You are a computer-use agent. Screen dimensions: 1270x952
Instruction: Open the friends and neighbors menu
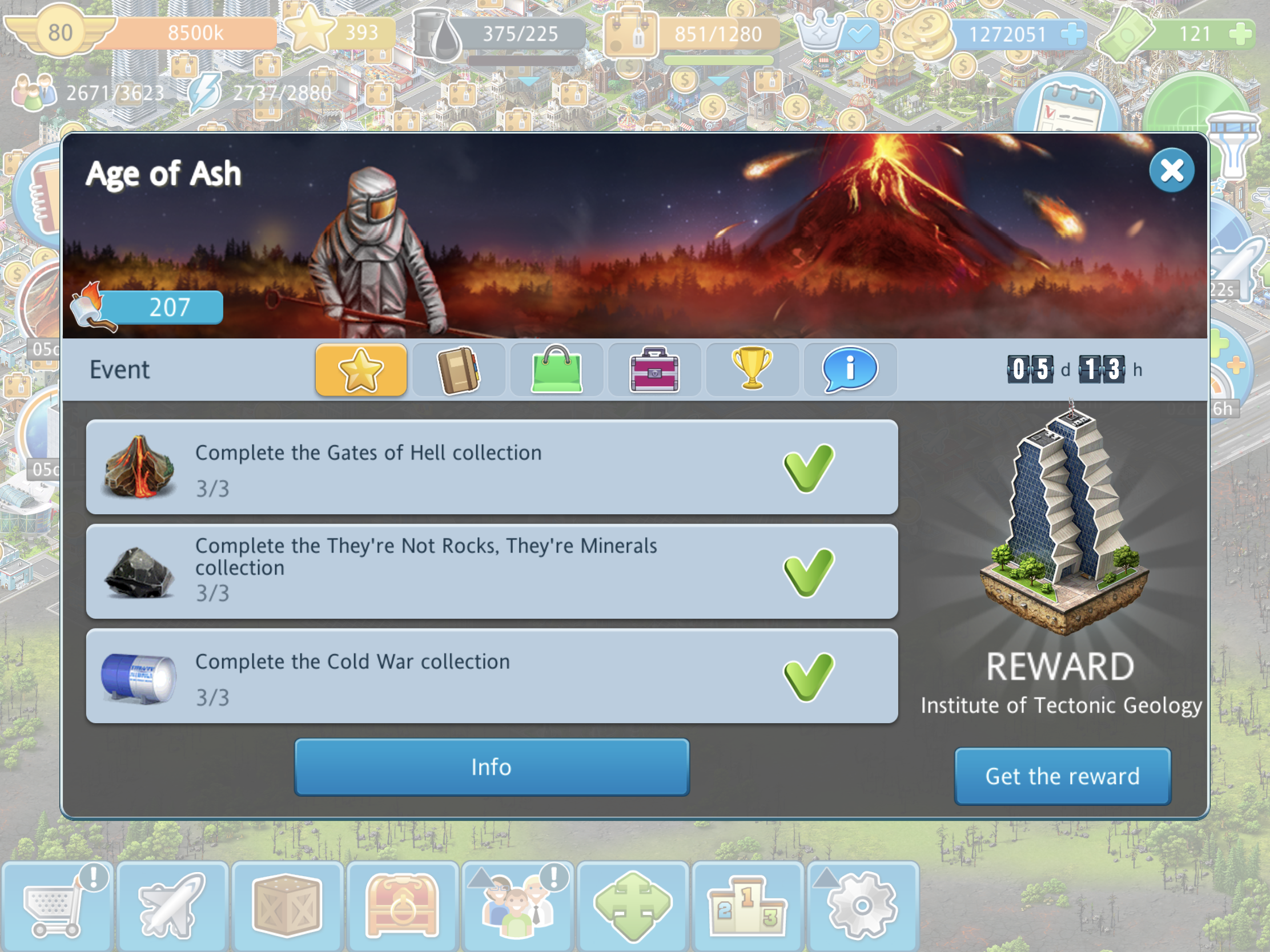(517, 907)
